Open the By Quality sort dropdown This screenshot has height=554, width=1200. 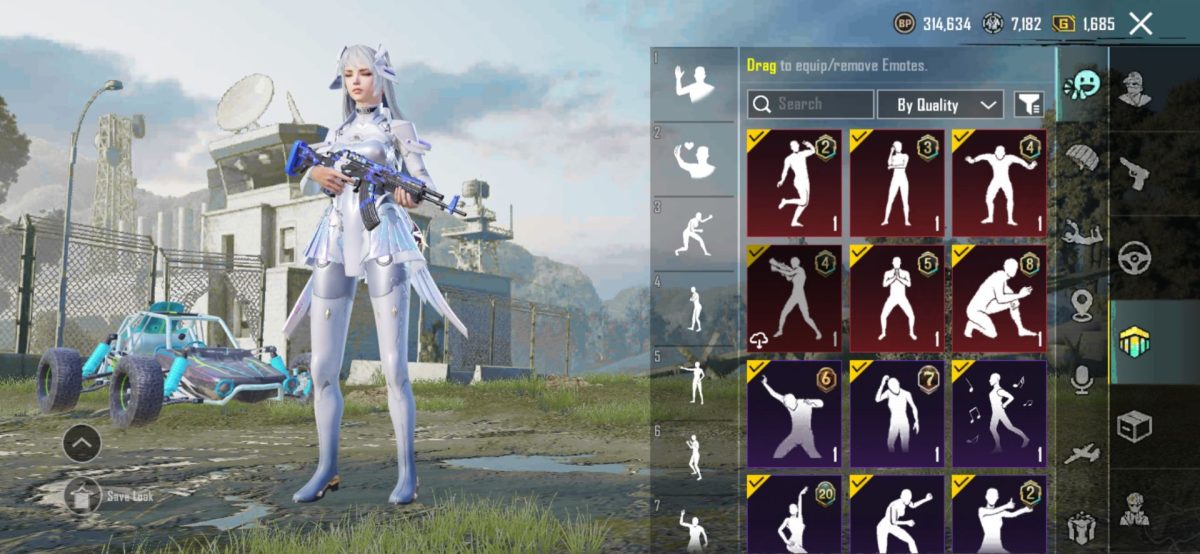(x=940, y=104)
